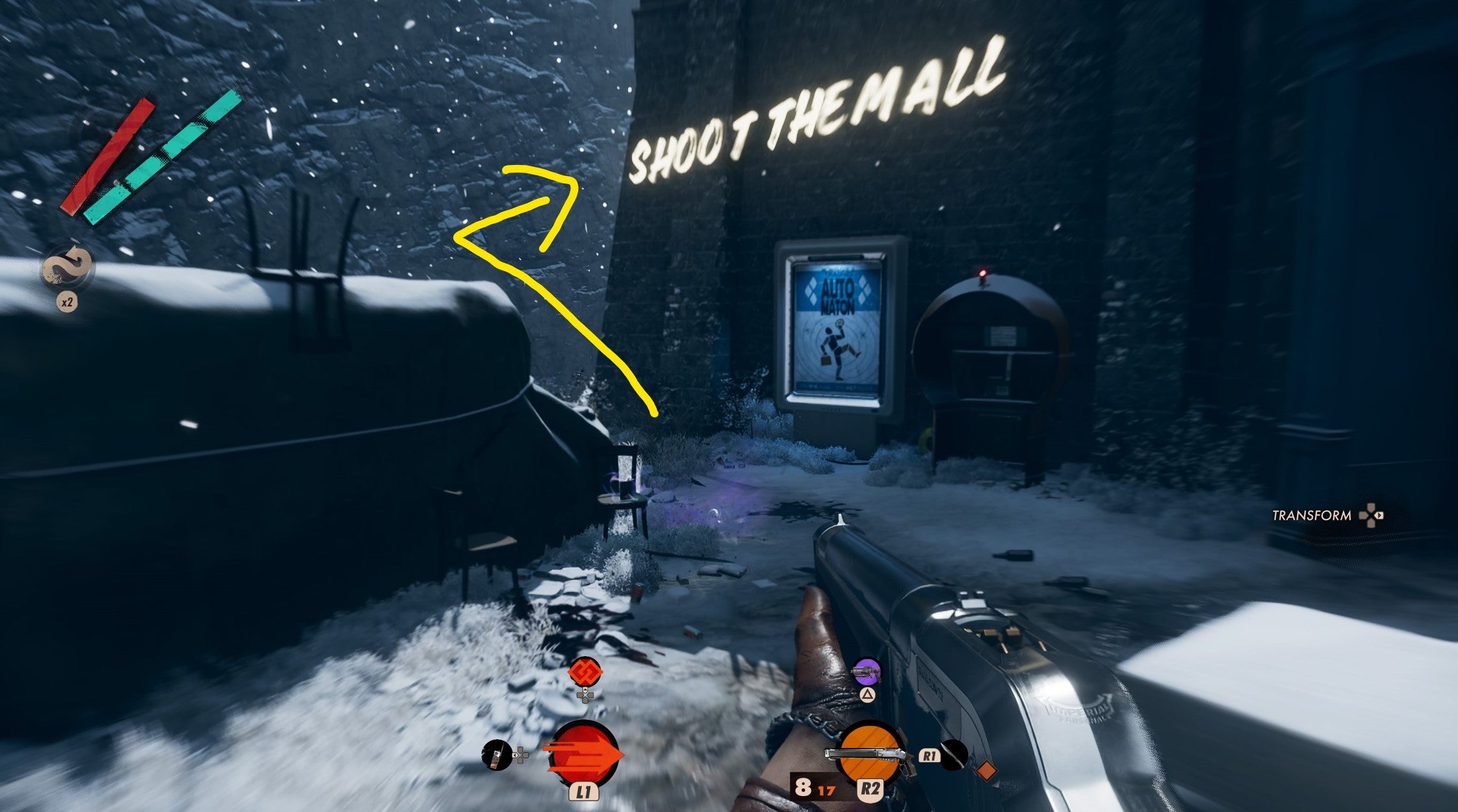The image size is (1458, 812).
Task: Click the empty R1 weapon slot icon
Action: coord(954,756)
